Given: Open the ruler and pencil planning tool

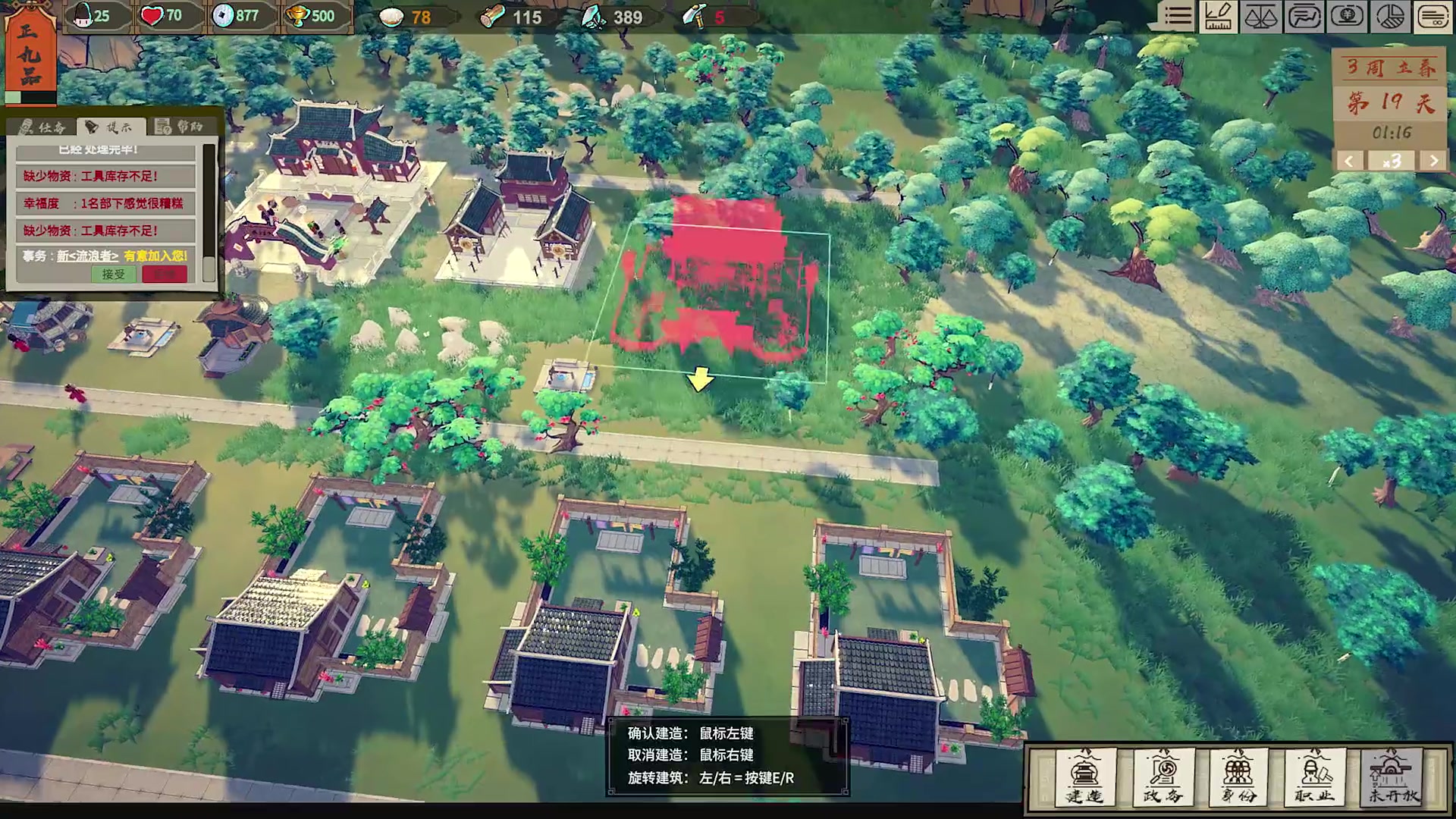Looking at the screenshot, I should [1219, 17].
